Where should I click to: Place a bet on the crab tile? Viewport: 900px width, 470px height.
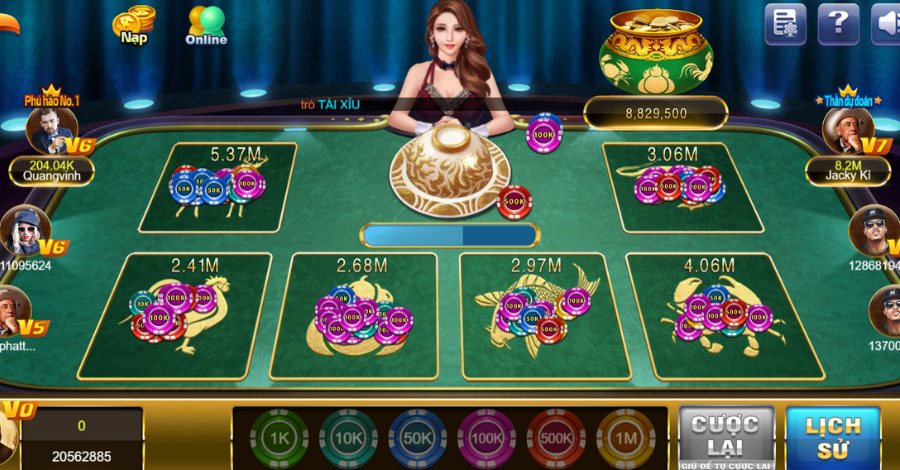tap(724, 315)
